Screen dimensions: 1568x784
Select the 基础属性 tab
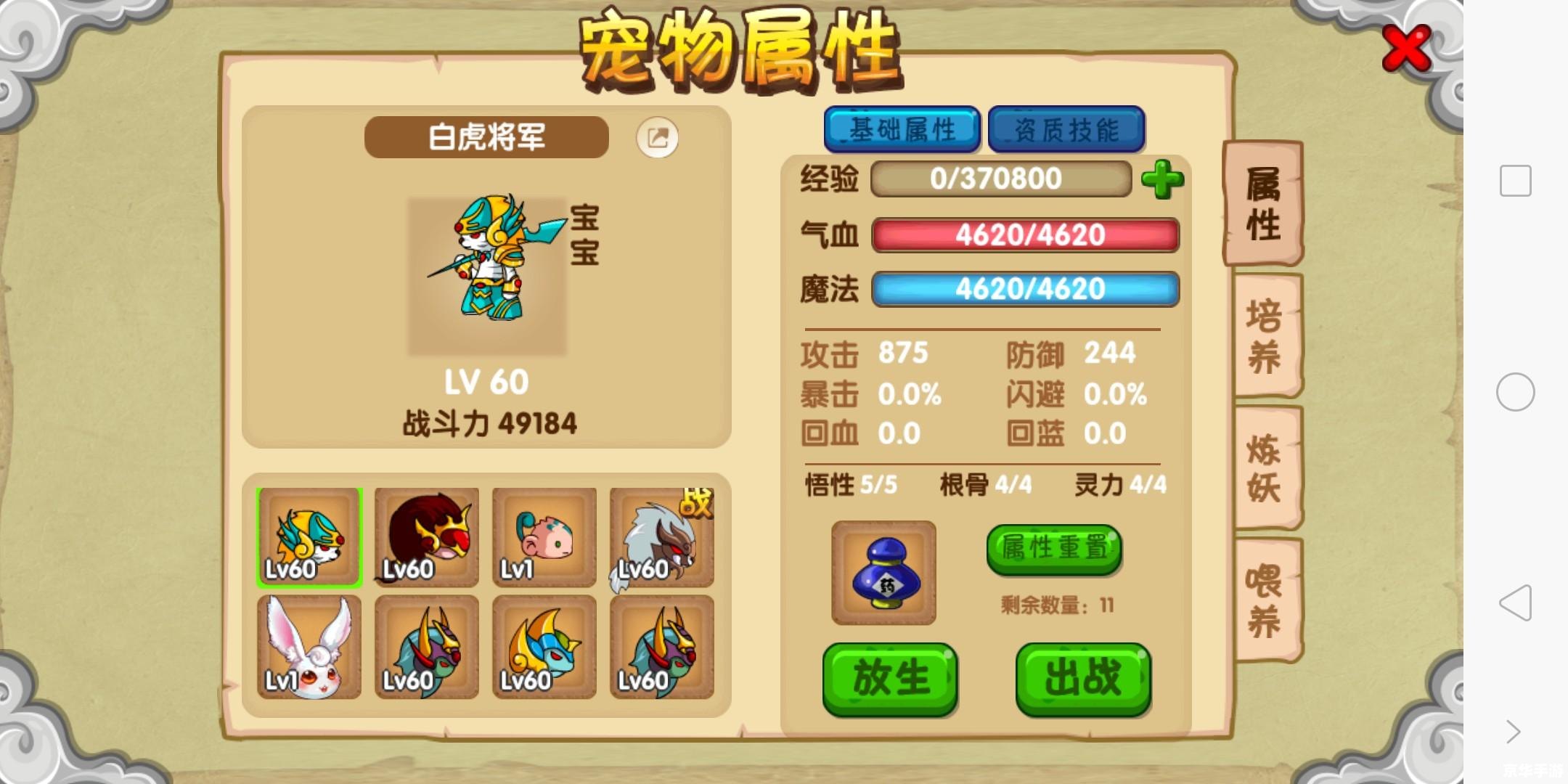click(902, 129)
